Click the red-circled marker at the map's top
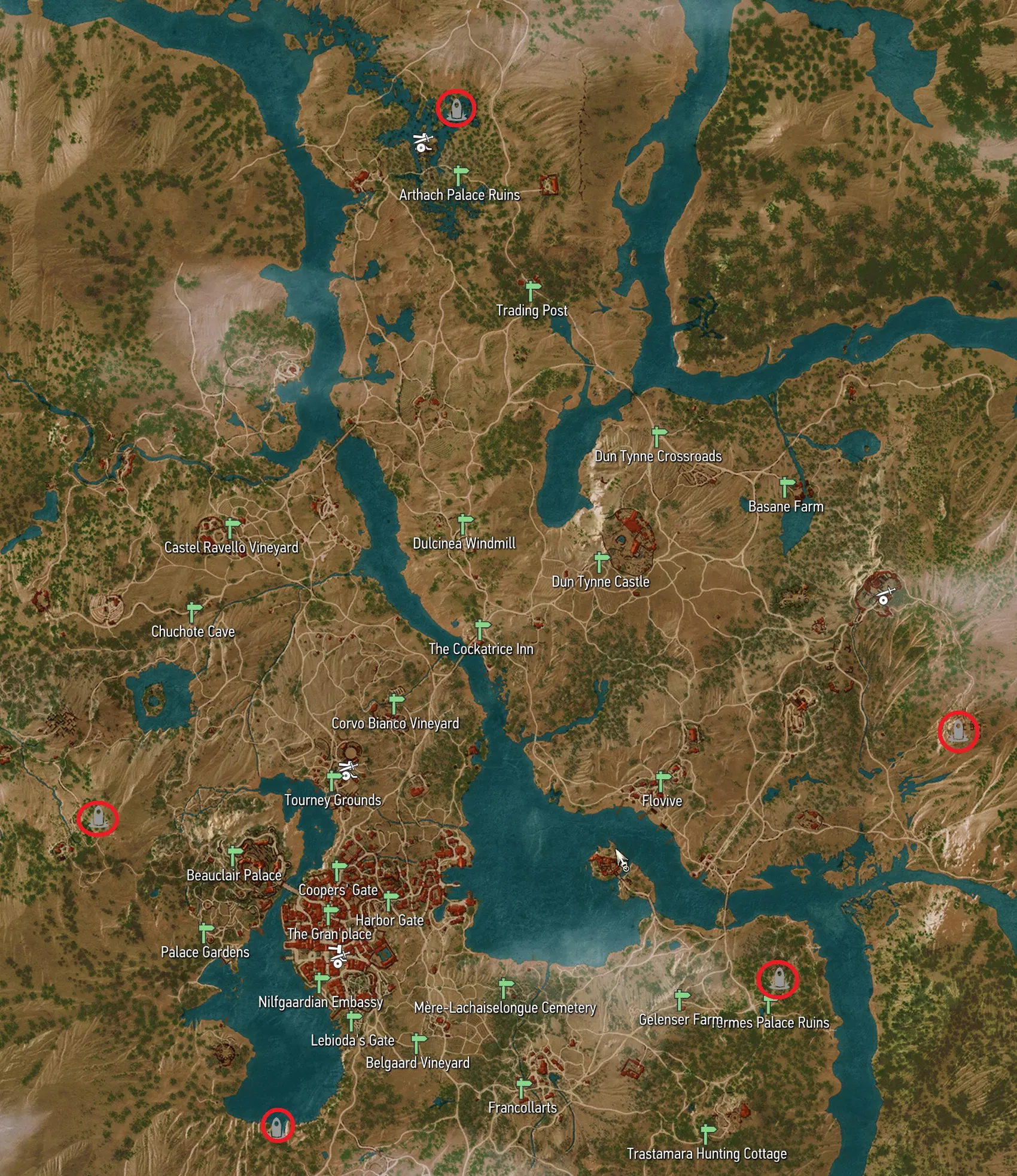Image resolution: width=1017 pixels, height=1176 pixels. pos(455,109)
